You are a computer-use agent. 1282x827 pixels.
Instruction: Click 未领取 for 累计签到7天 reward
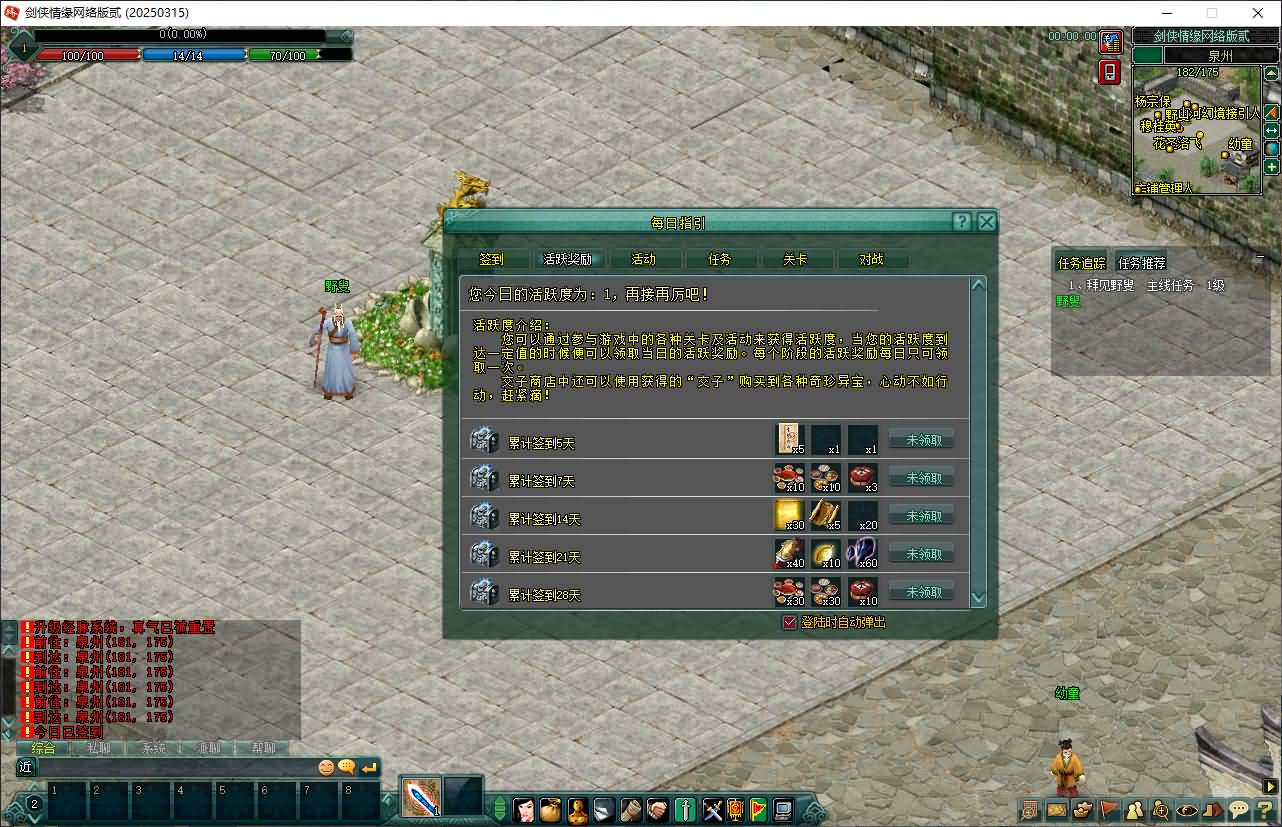(x=921, y=477)
